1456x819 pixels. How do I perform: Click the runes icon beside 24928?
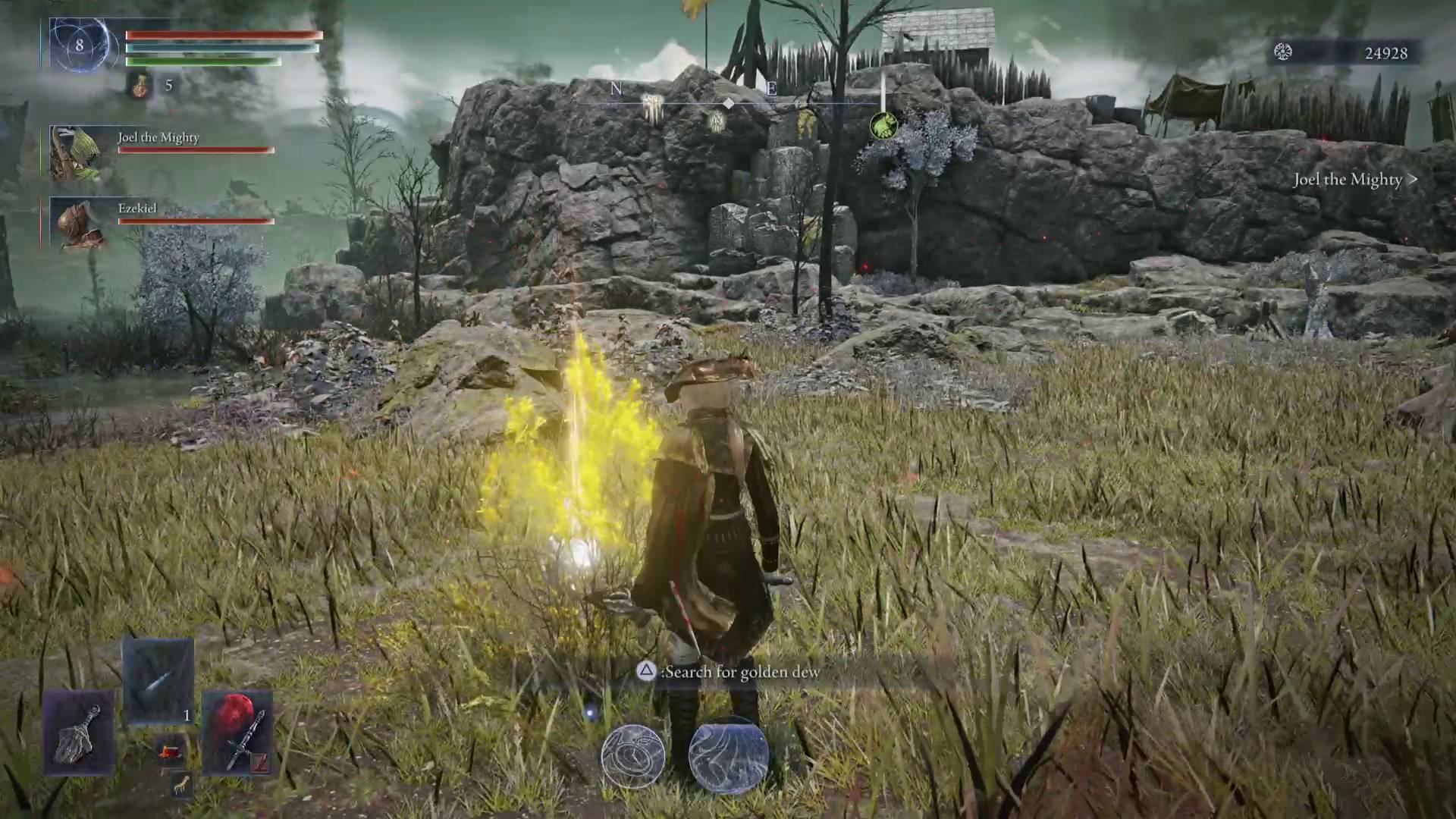pyautogui.click(x=1282, y=52)
